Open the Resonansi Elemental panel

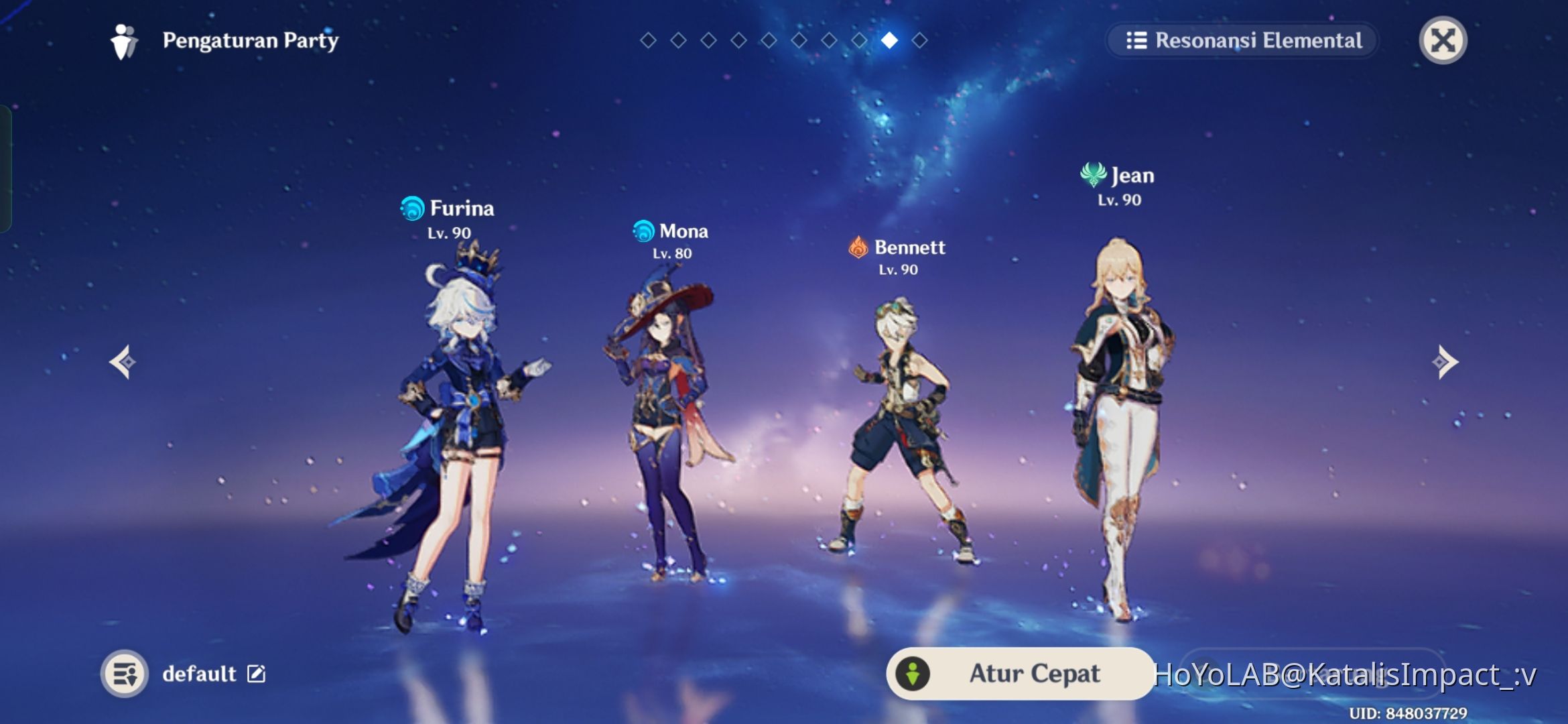[1243, 40]
